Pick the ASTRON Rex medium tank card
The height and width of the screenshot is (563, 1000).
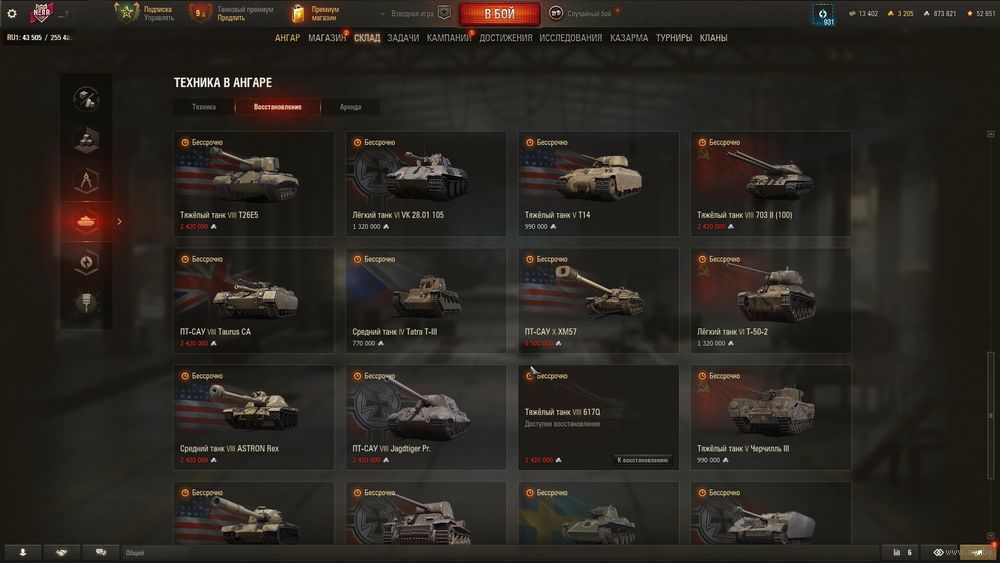coord(254,417)
